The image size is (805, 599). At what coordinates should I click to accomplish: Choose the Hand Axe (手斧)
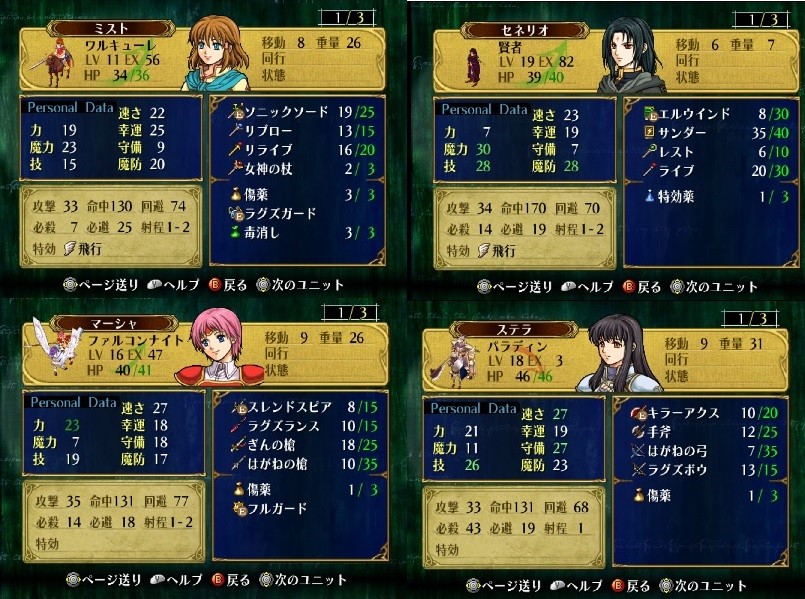664,432
